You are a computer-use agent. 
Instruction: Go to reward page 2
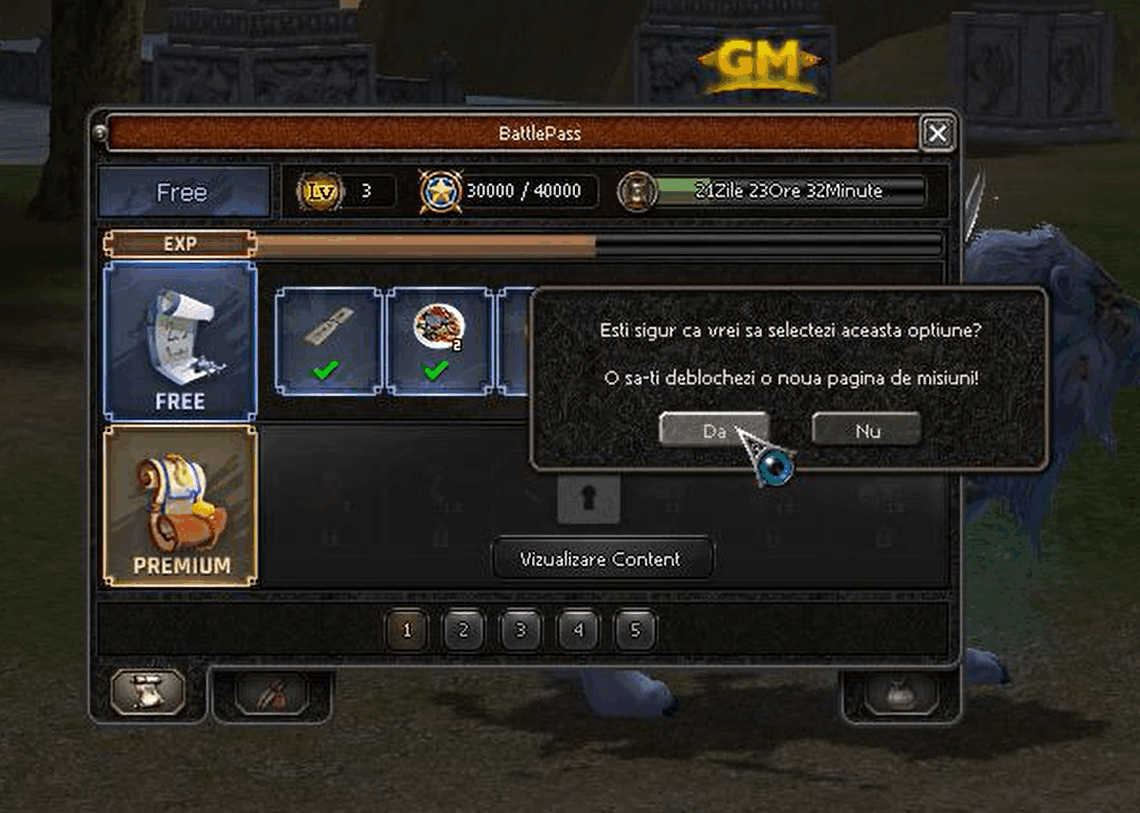click(x=464, y=631)
